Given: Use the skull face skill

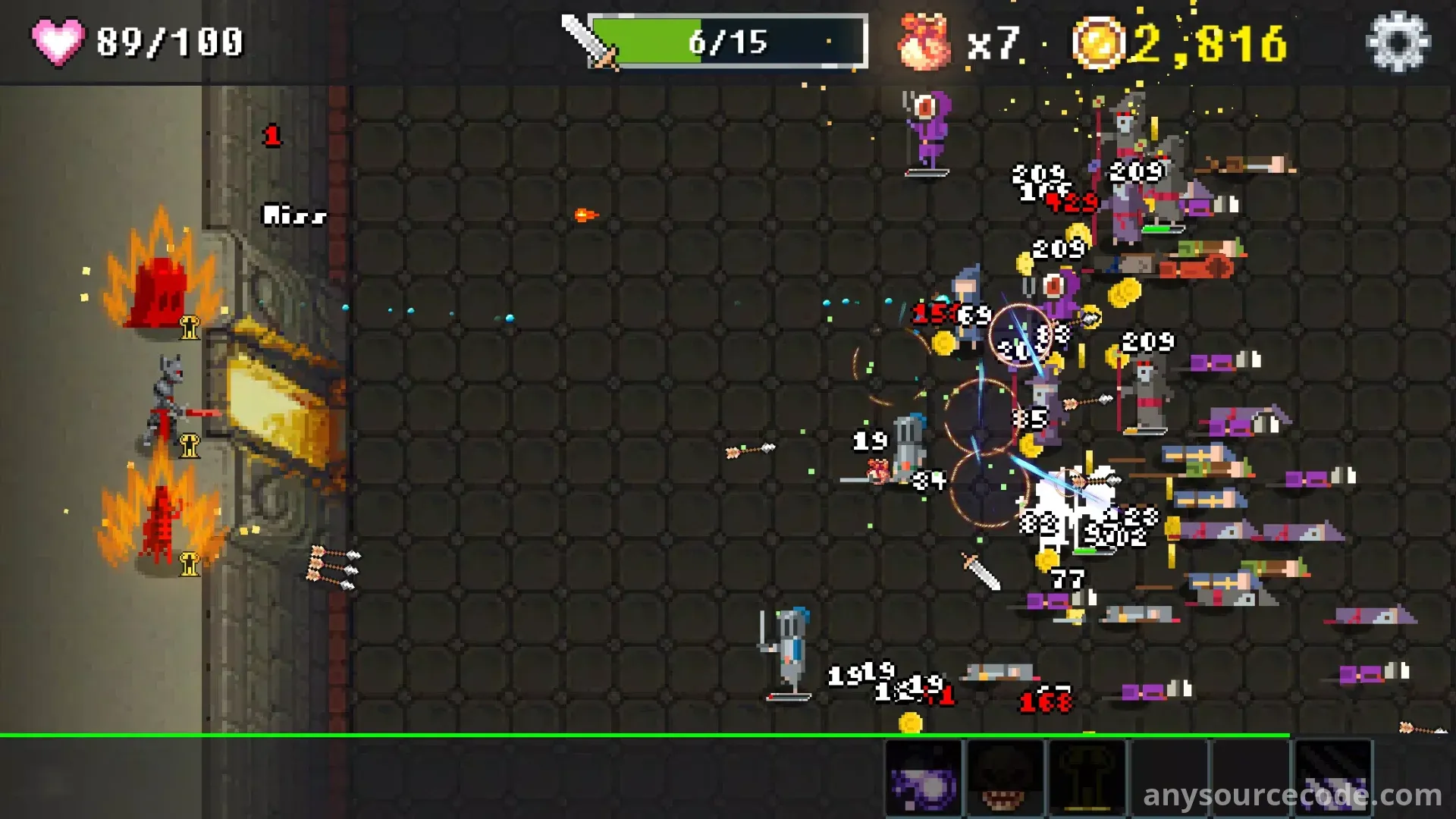Looking at the screenshot, I should (x=1006, y=779).
